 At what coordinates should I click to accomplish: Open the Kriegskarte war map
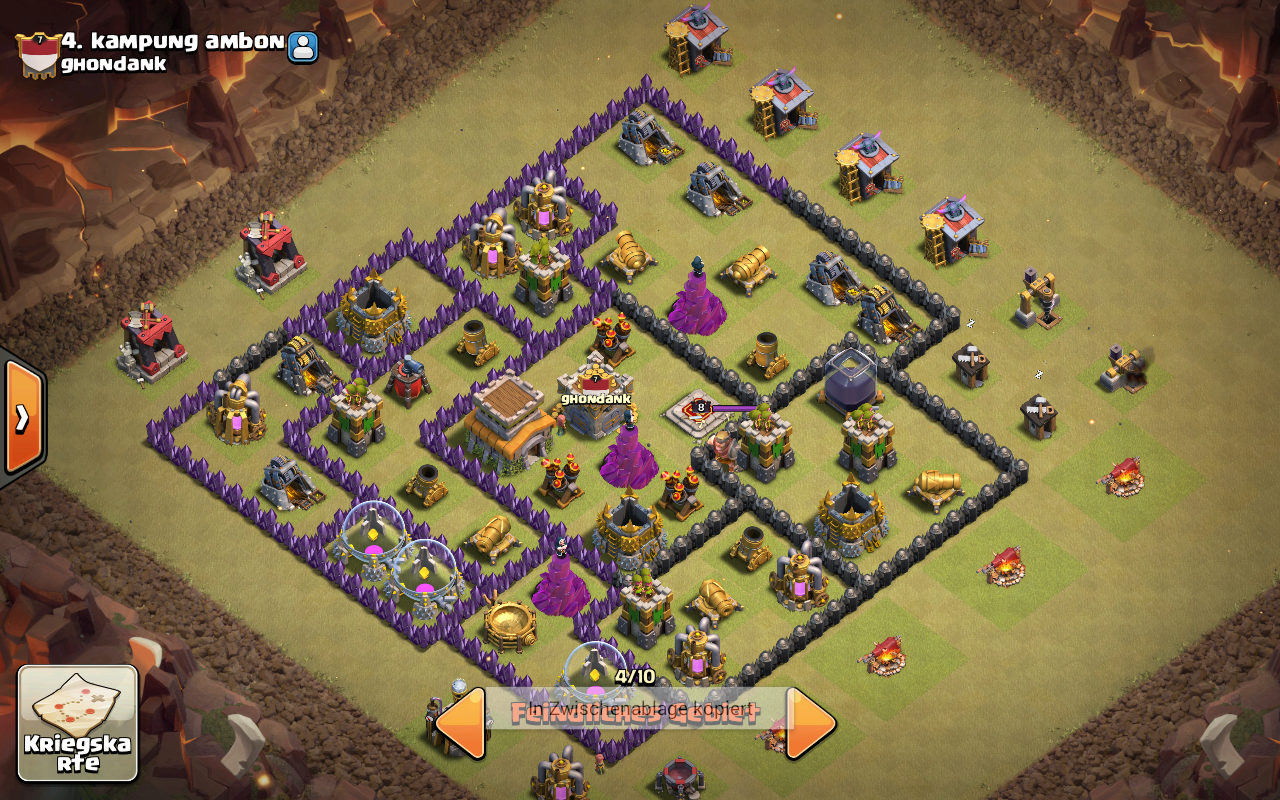pos(78,722)
